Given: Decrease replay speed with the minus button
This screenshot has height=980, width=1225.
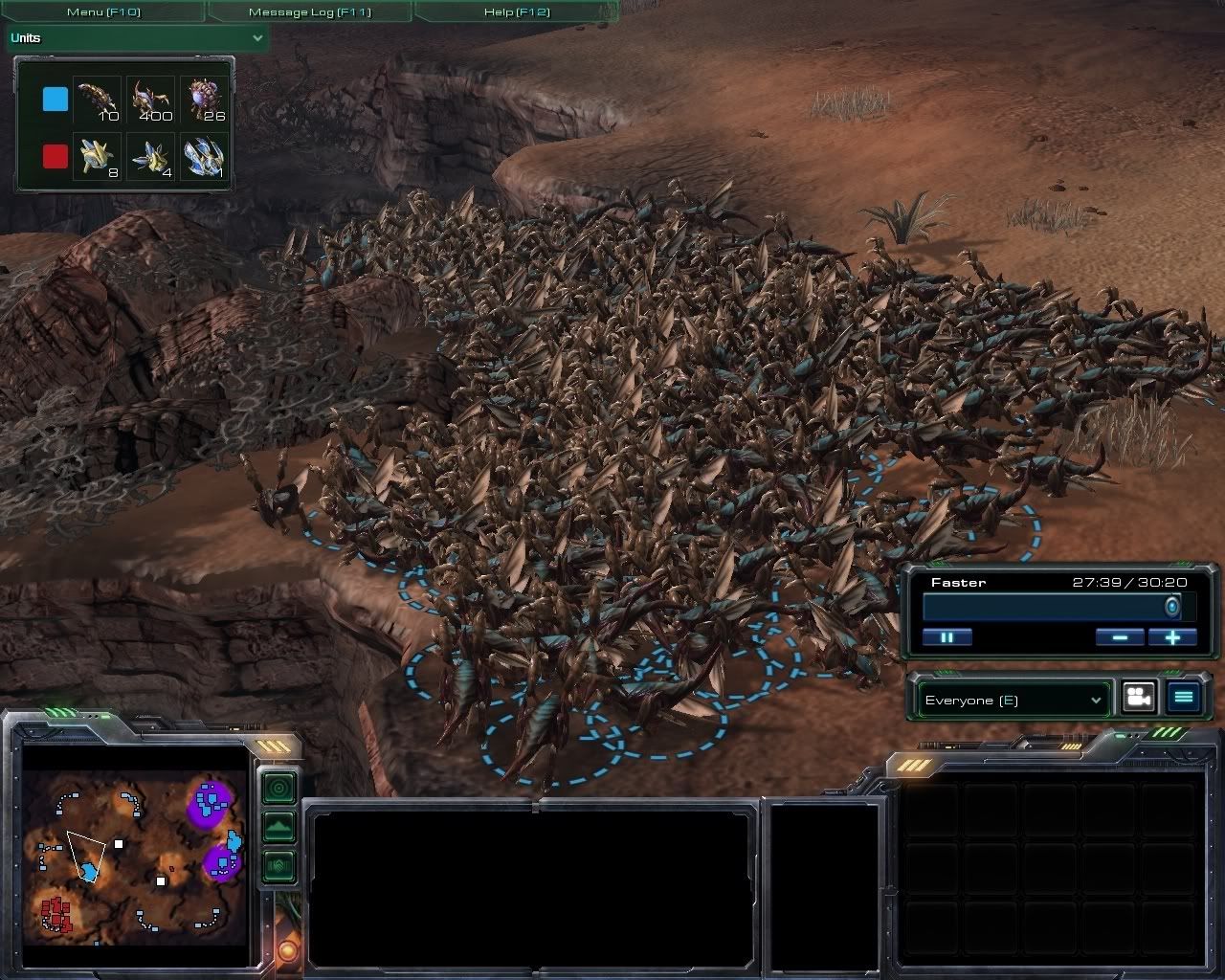Looking at the screenshot, I should point(1119,637).
